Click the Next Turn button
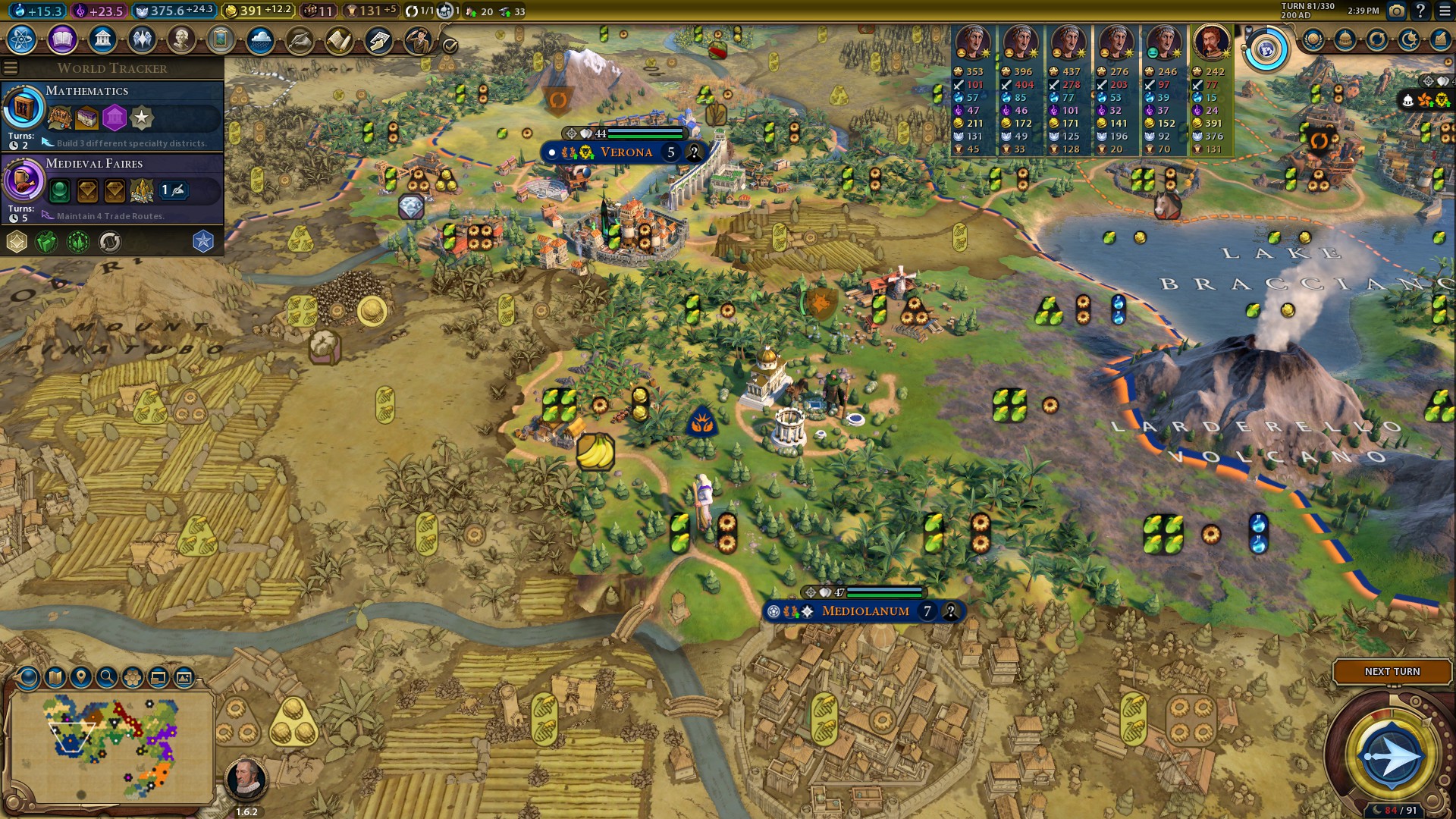This screenshot has width=1456, height=819. [1392, 672]
